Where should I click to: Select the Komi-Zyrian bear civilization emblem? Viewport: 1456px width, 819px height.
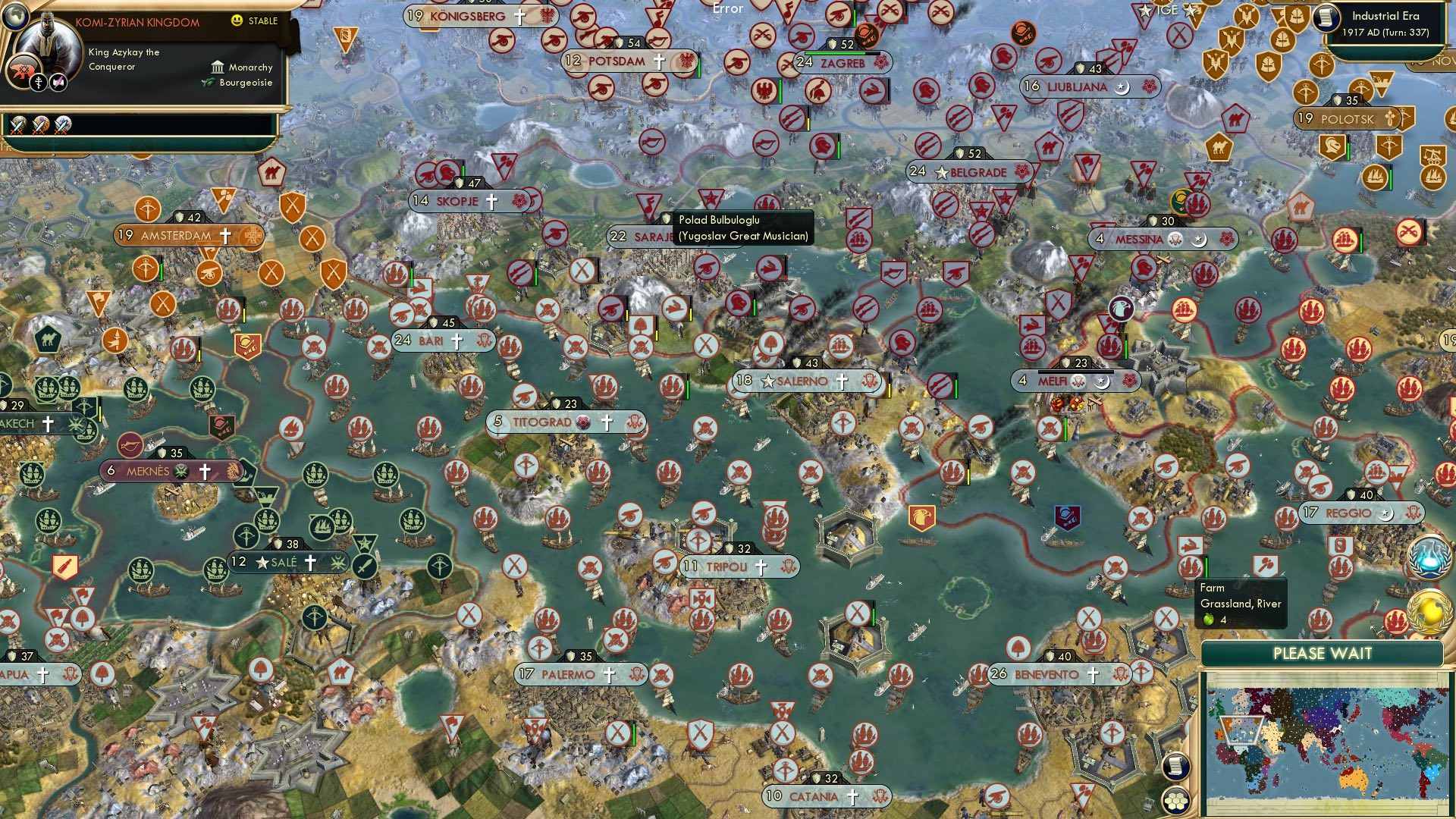click(x=23, y=70)
